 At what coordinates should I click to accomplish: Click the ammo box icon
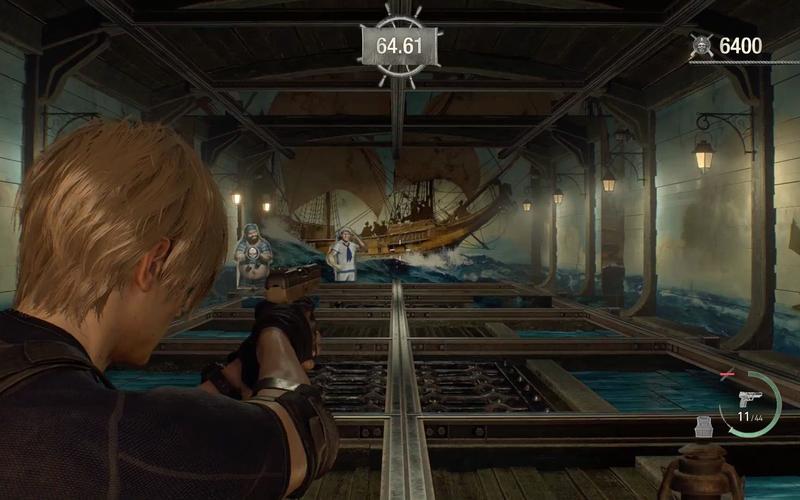click(705, 426)
